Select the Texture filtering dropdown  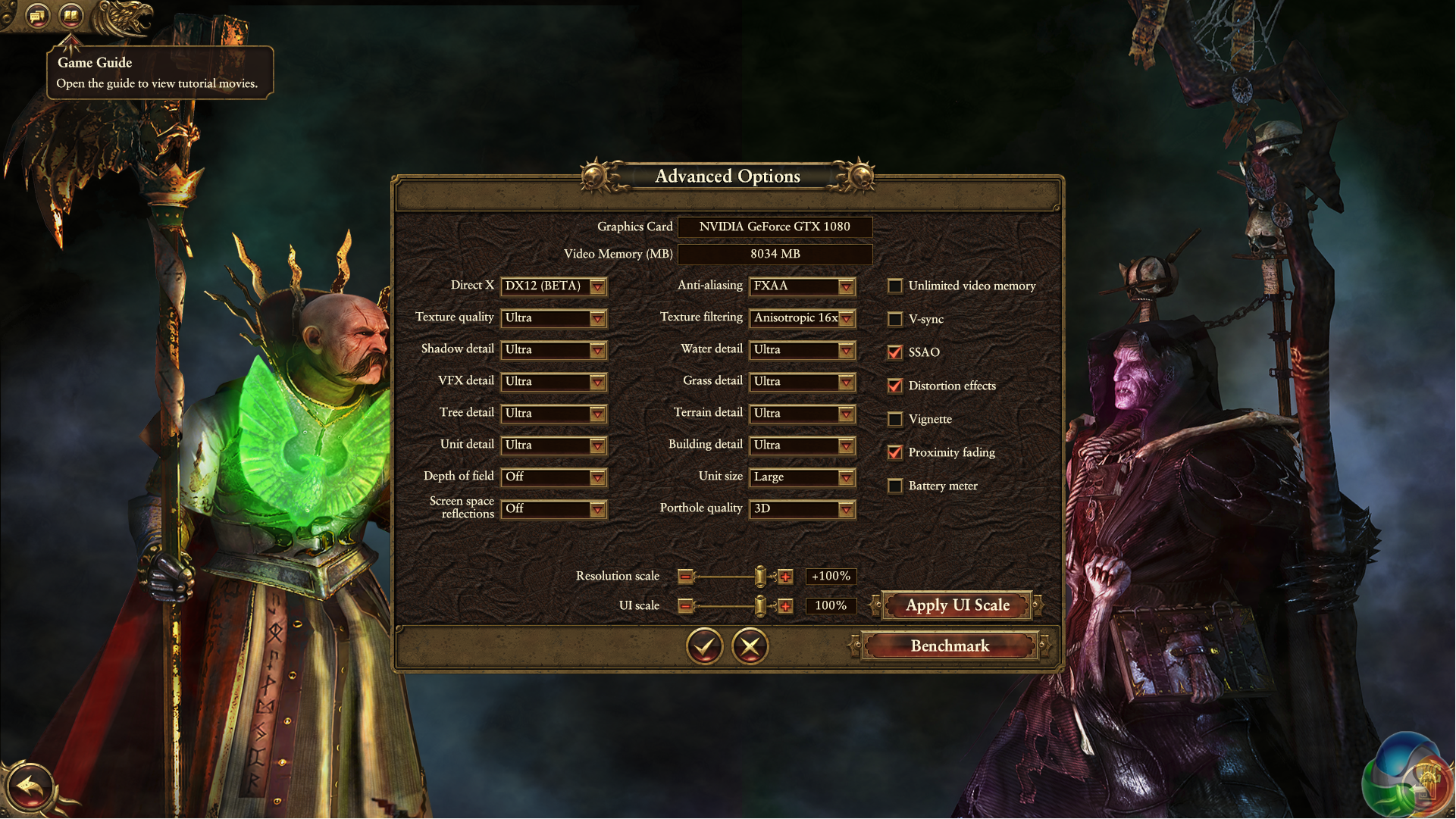802,318
